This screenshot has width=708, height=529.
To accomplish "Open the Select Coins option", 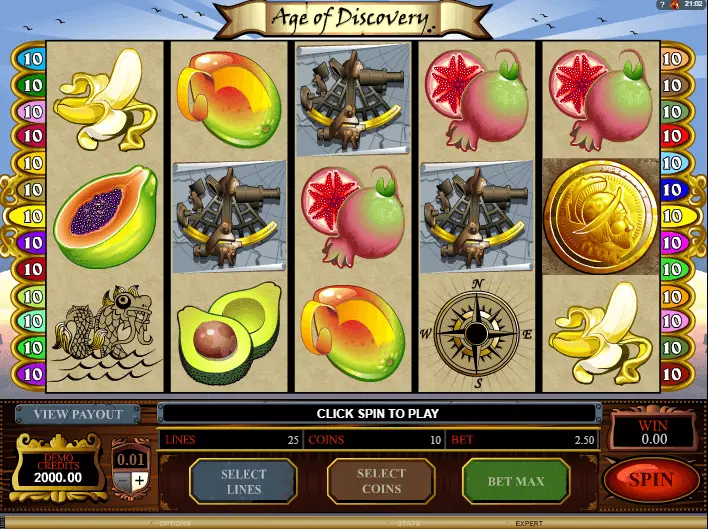I will point(381,481).
